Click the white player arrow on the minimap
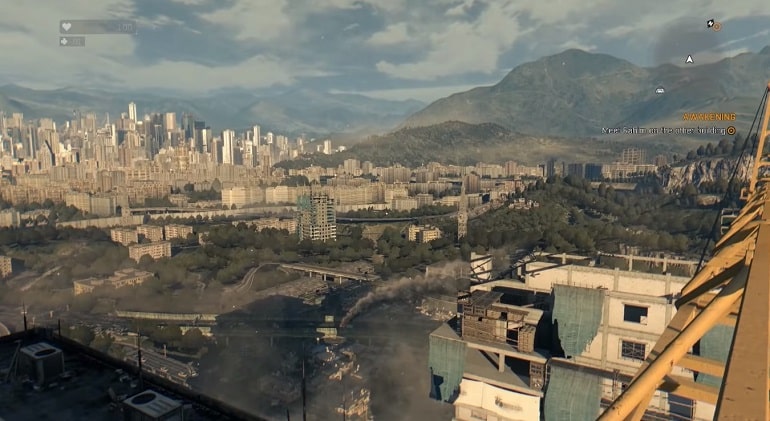The image size is (770, 421). 689,59
